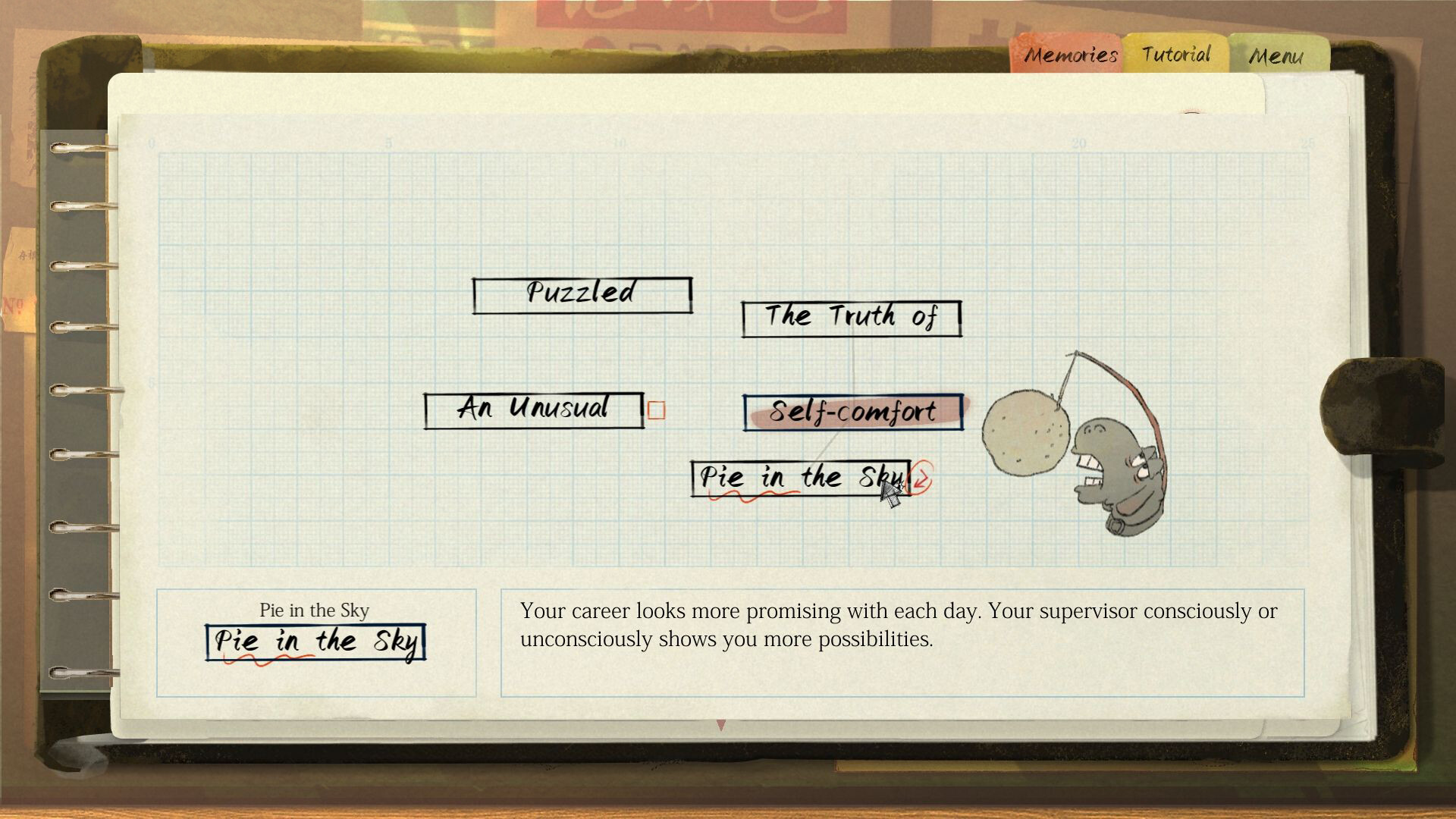This screenshot has width=1456, height=819.
Task: Advance via the red triangle at page bottom
Action: click(x=720, y=723)
